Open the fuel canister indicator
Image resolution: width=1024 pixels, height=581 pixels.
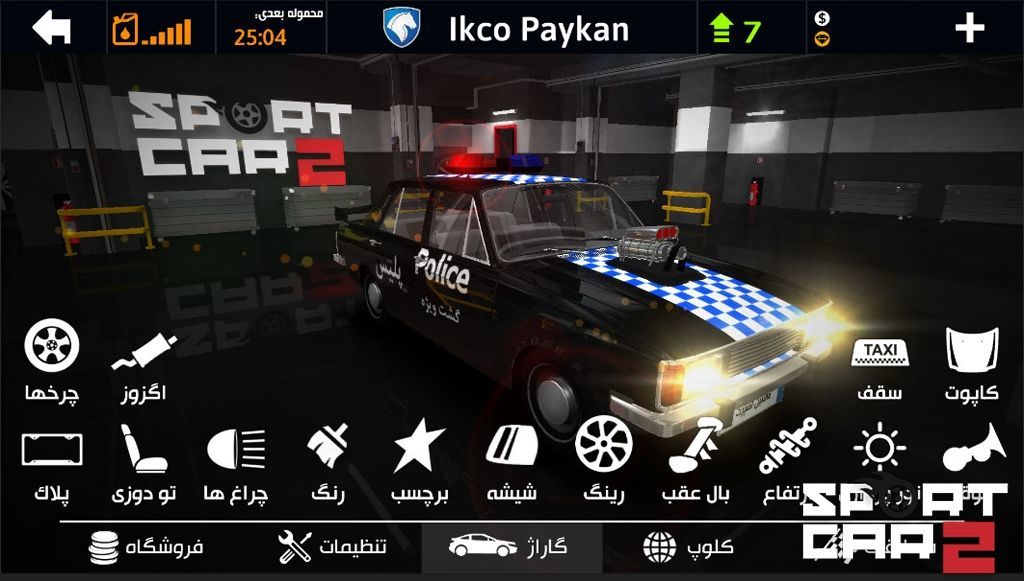125,29
